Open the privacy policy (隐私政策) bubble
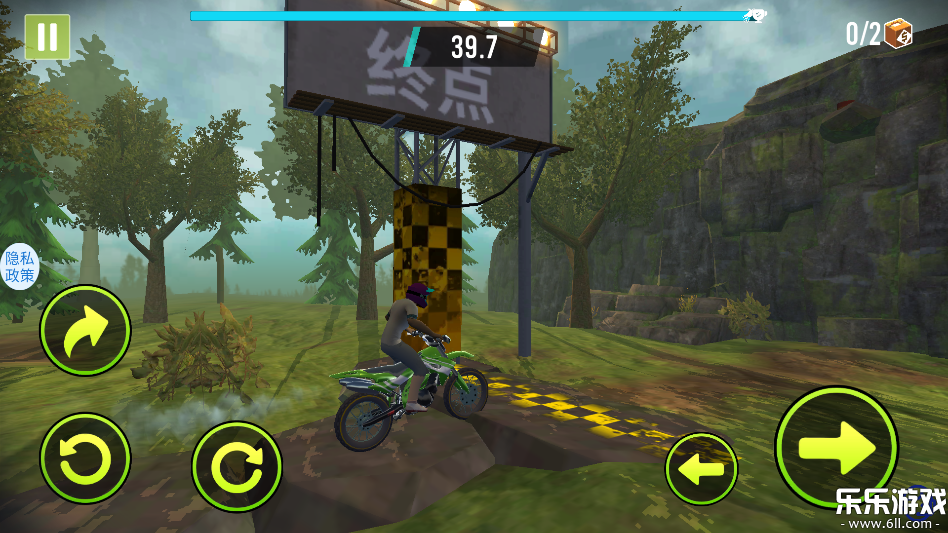This screenshot has width=948, height=533. (20, 266)
